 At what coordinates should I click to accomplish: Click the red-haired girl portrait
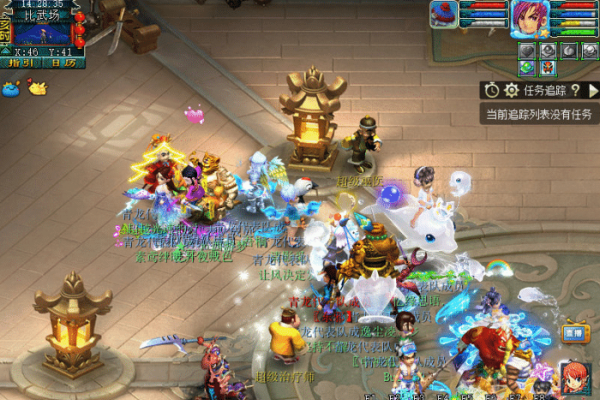pyautogui.click(x=575, y=379)
